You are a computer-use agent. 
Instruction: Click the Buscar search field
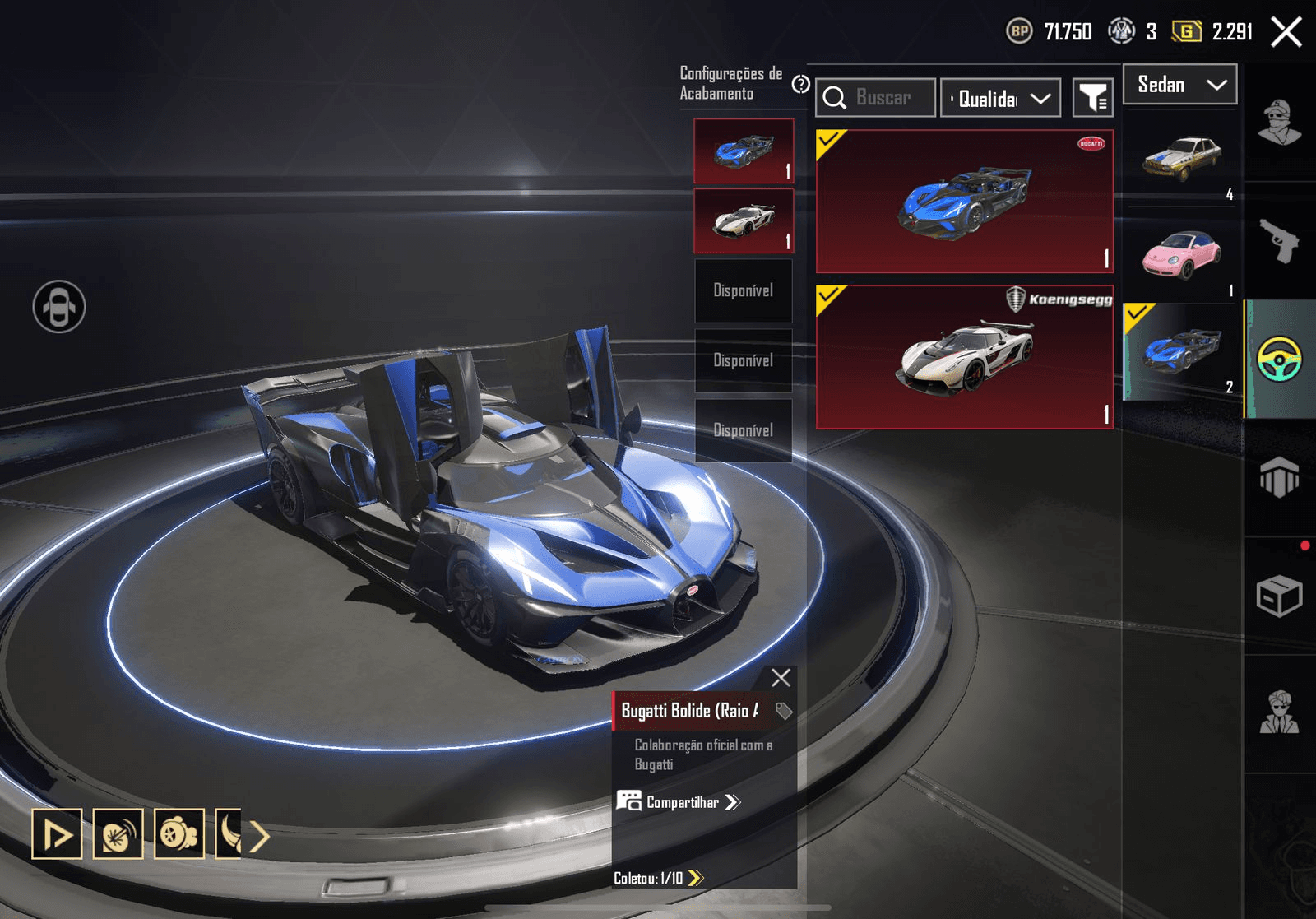pyautogui.click(x=877, y=98)
